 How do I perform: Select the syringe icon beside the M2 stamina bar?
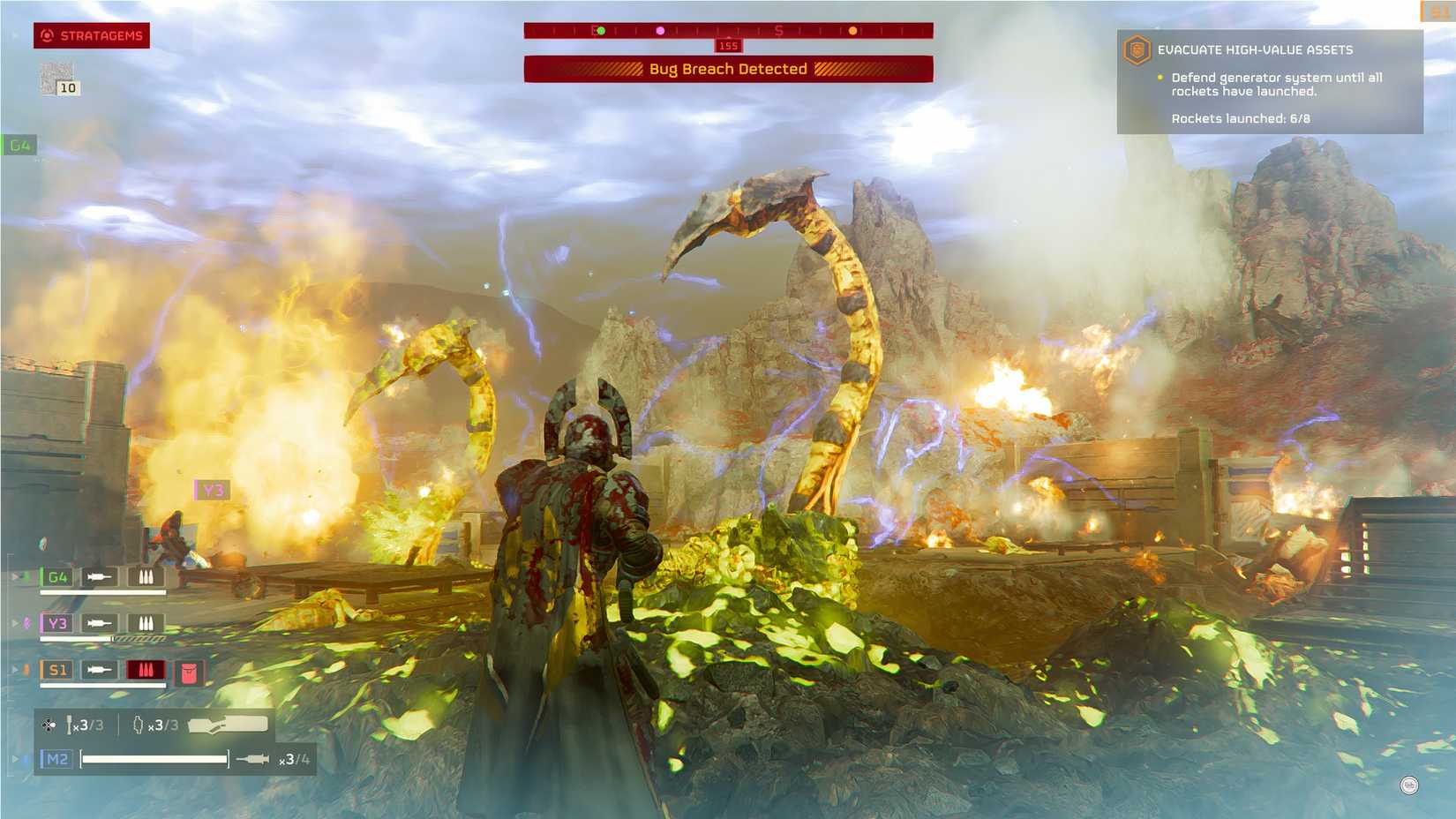pyautogui.click(x=254, y=757)
